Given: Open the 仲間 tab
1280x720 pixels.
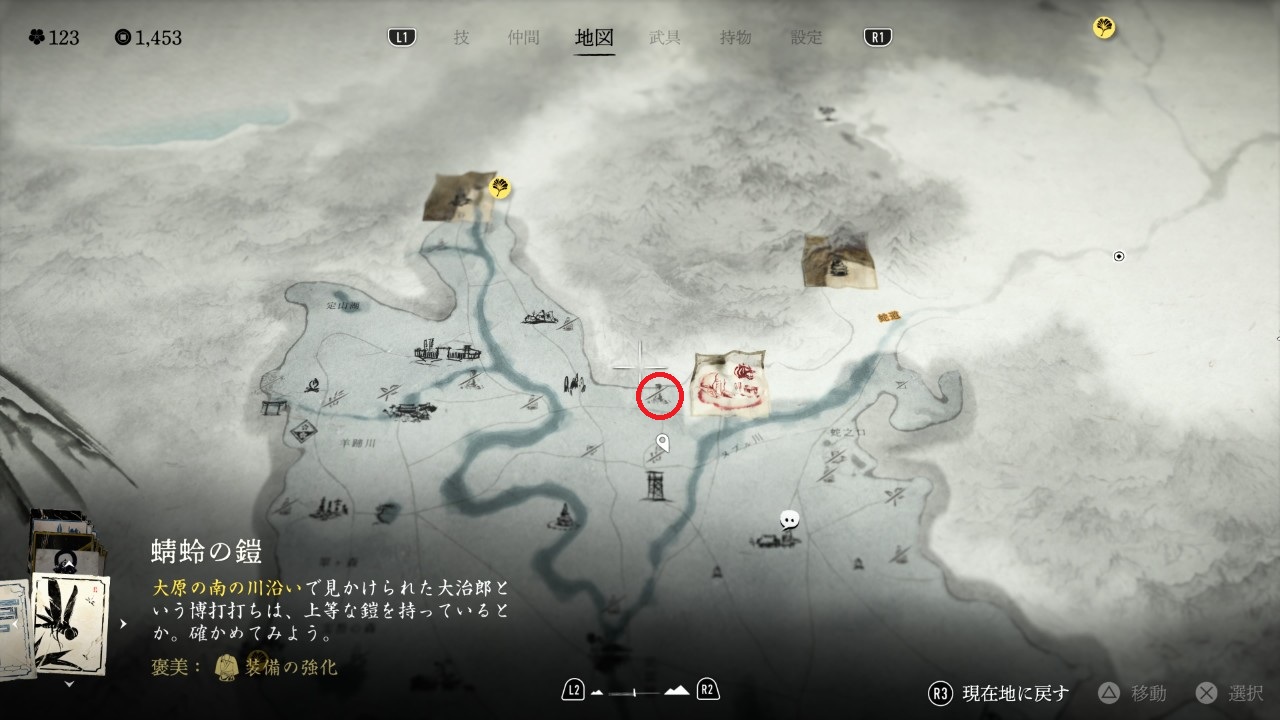Looking at the screenshot, I should coord(523,38).
